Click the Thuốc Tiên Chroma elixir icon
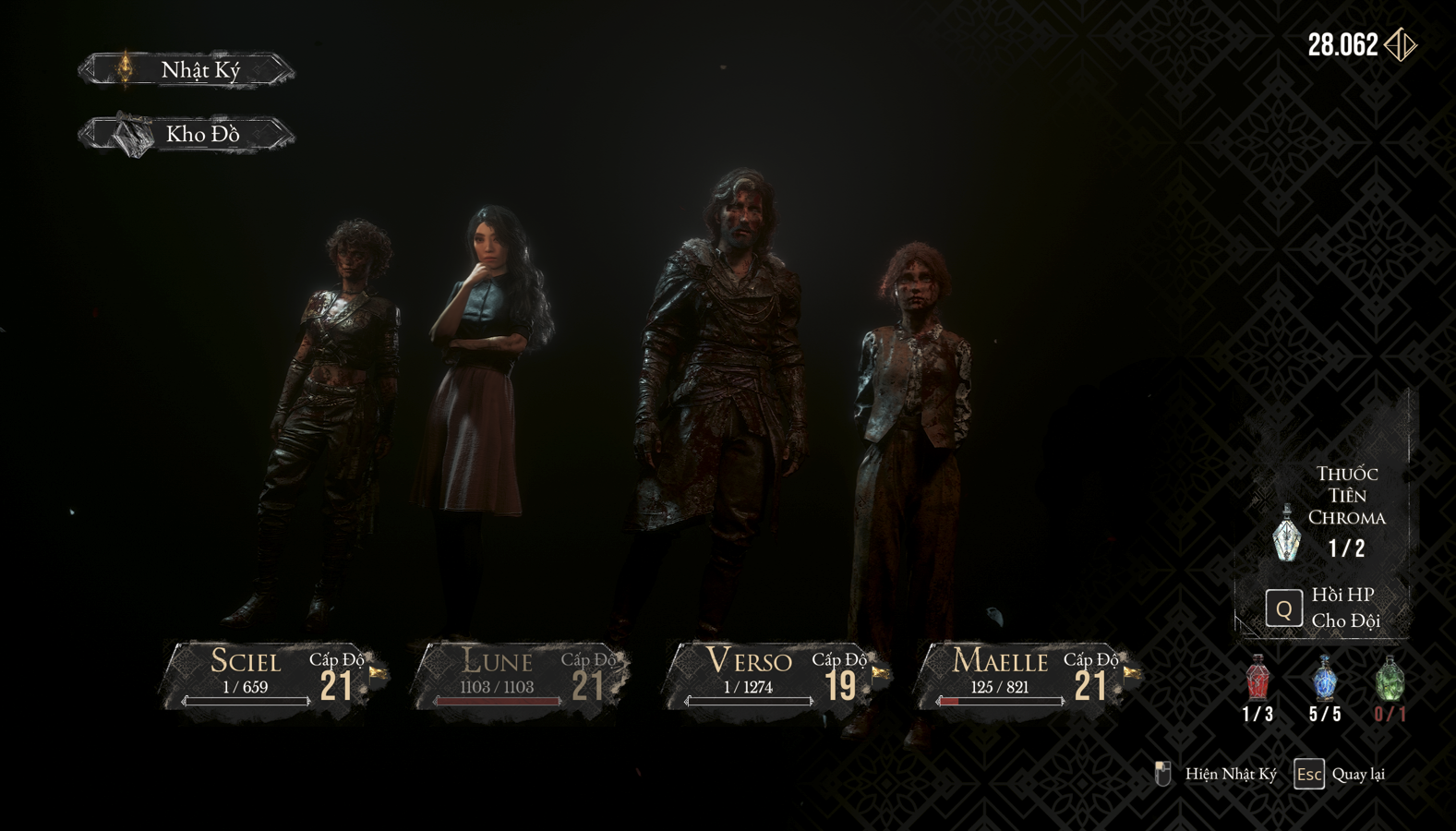The width and height of the screenshot is (1456, 831). click(x=1287, y=534)
